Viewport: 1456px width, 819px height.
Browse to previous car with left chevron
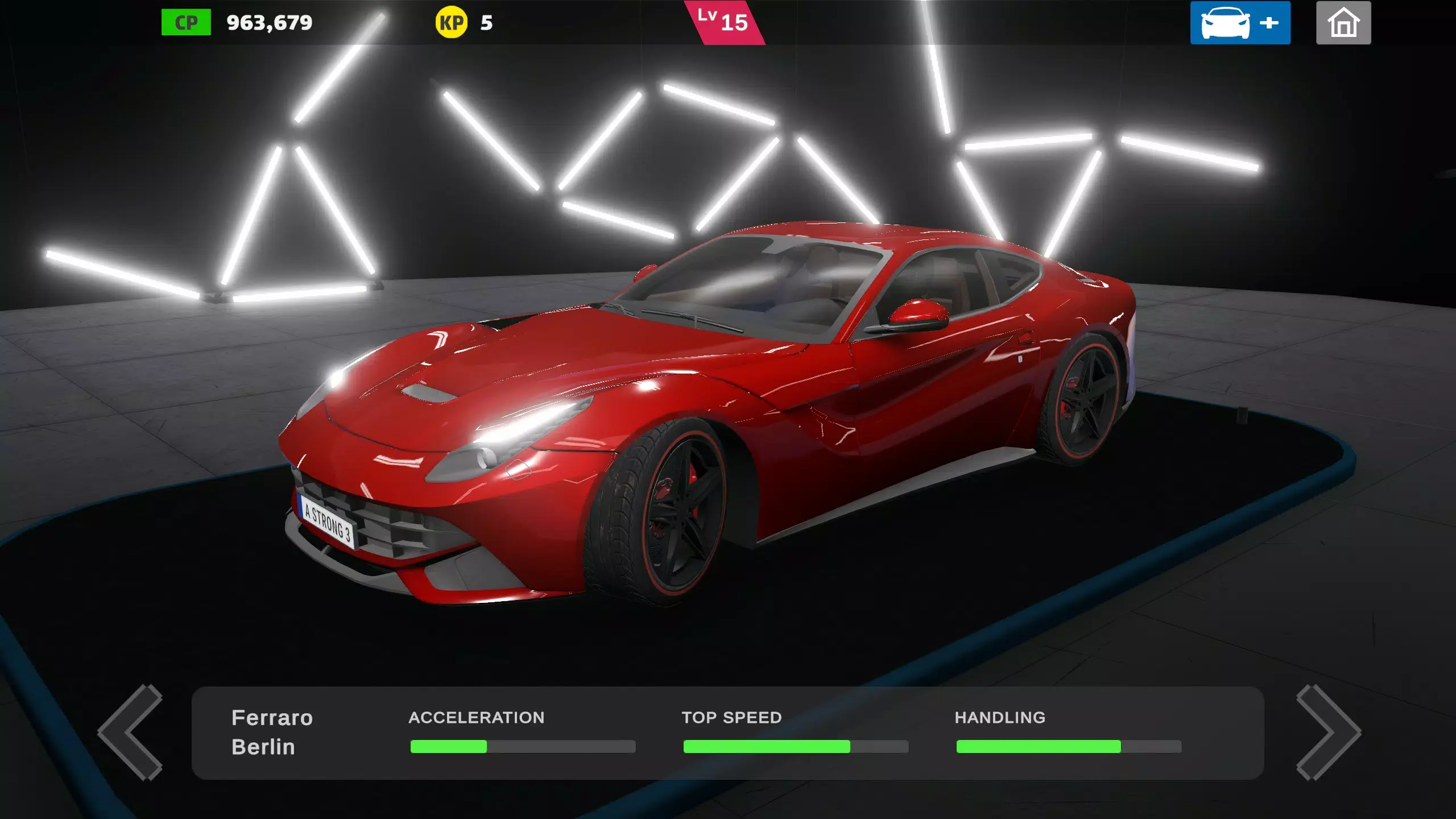pos(130,734)
